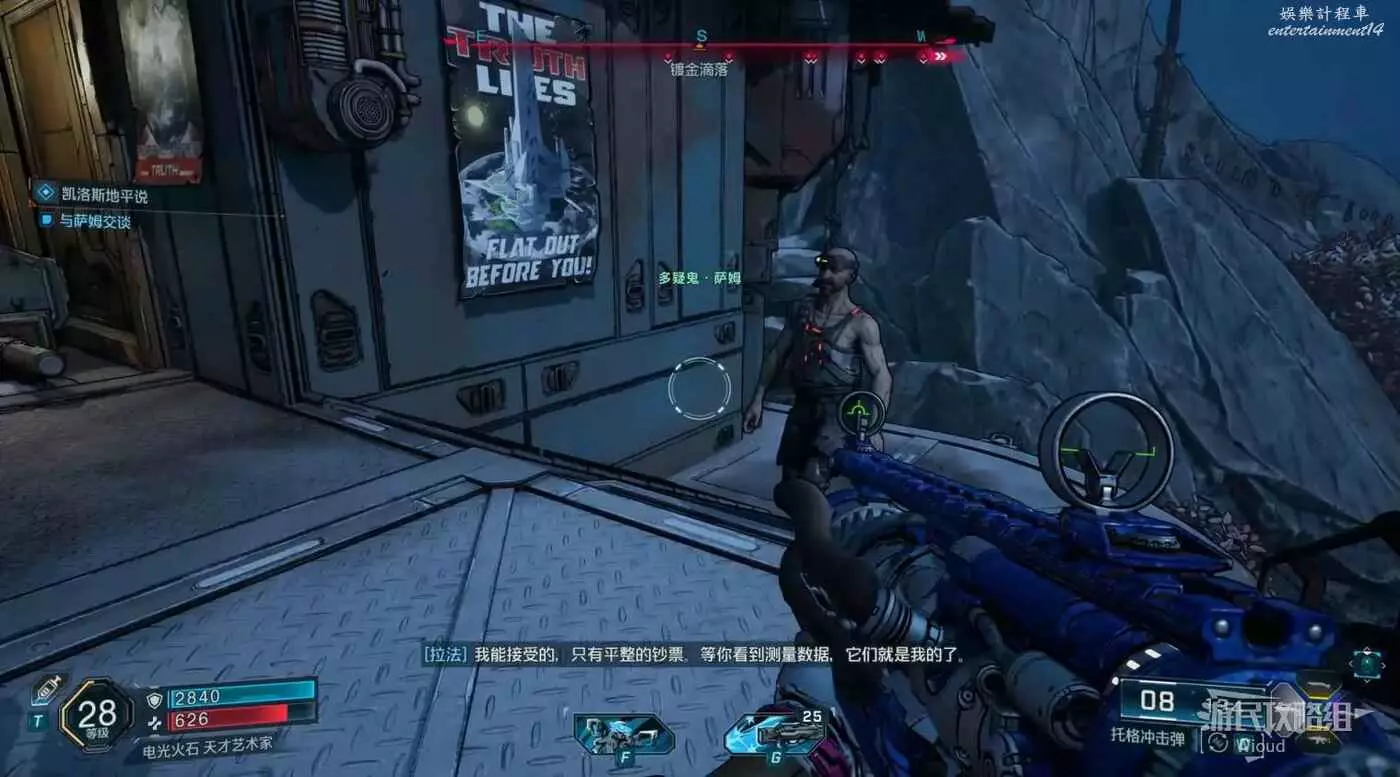Click the compass bar with S marker

(700, 46)
